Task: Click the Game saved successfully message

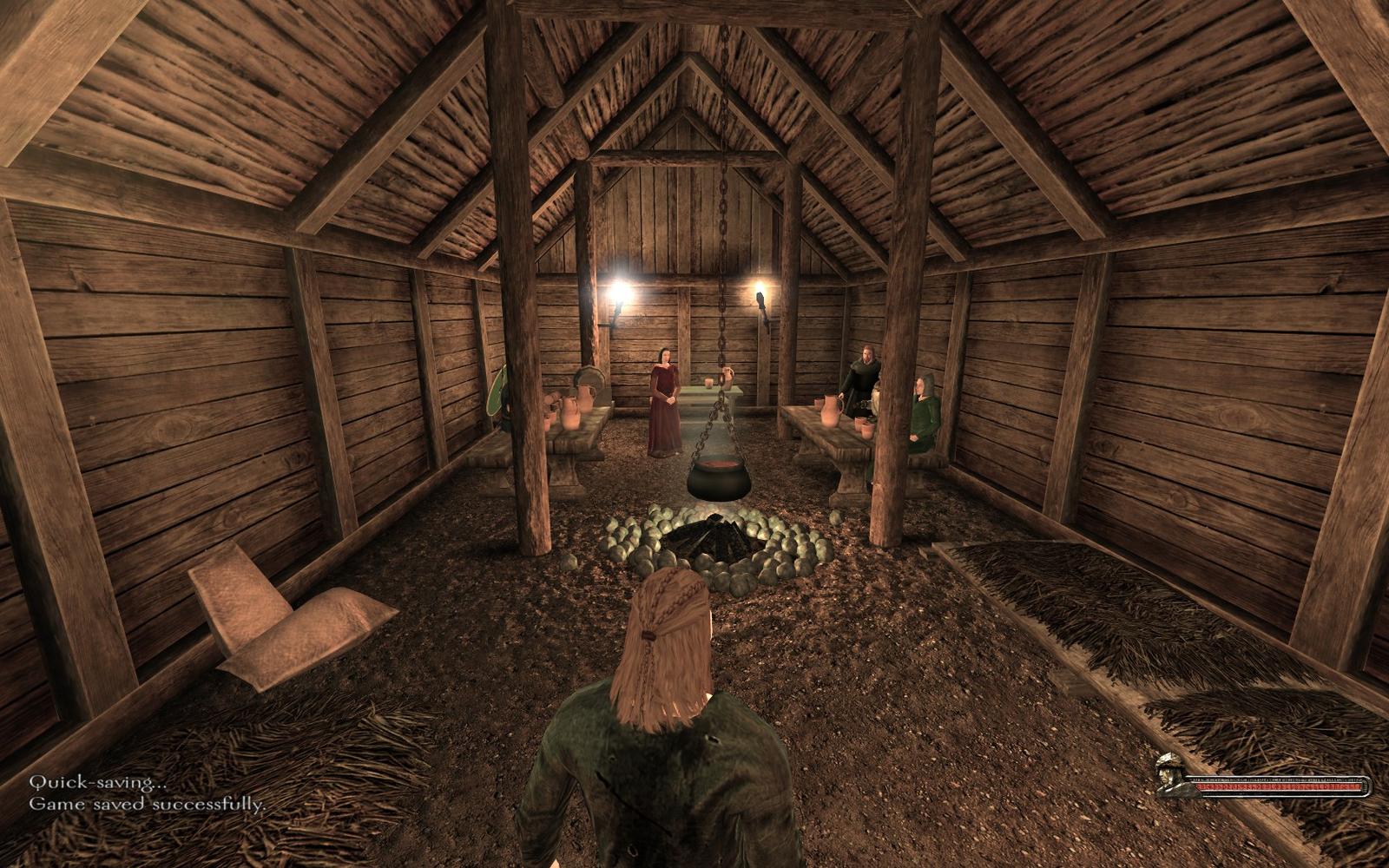Action: click(x=148, y=806)
